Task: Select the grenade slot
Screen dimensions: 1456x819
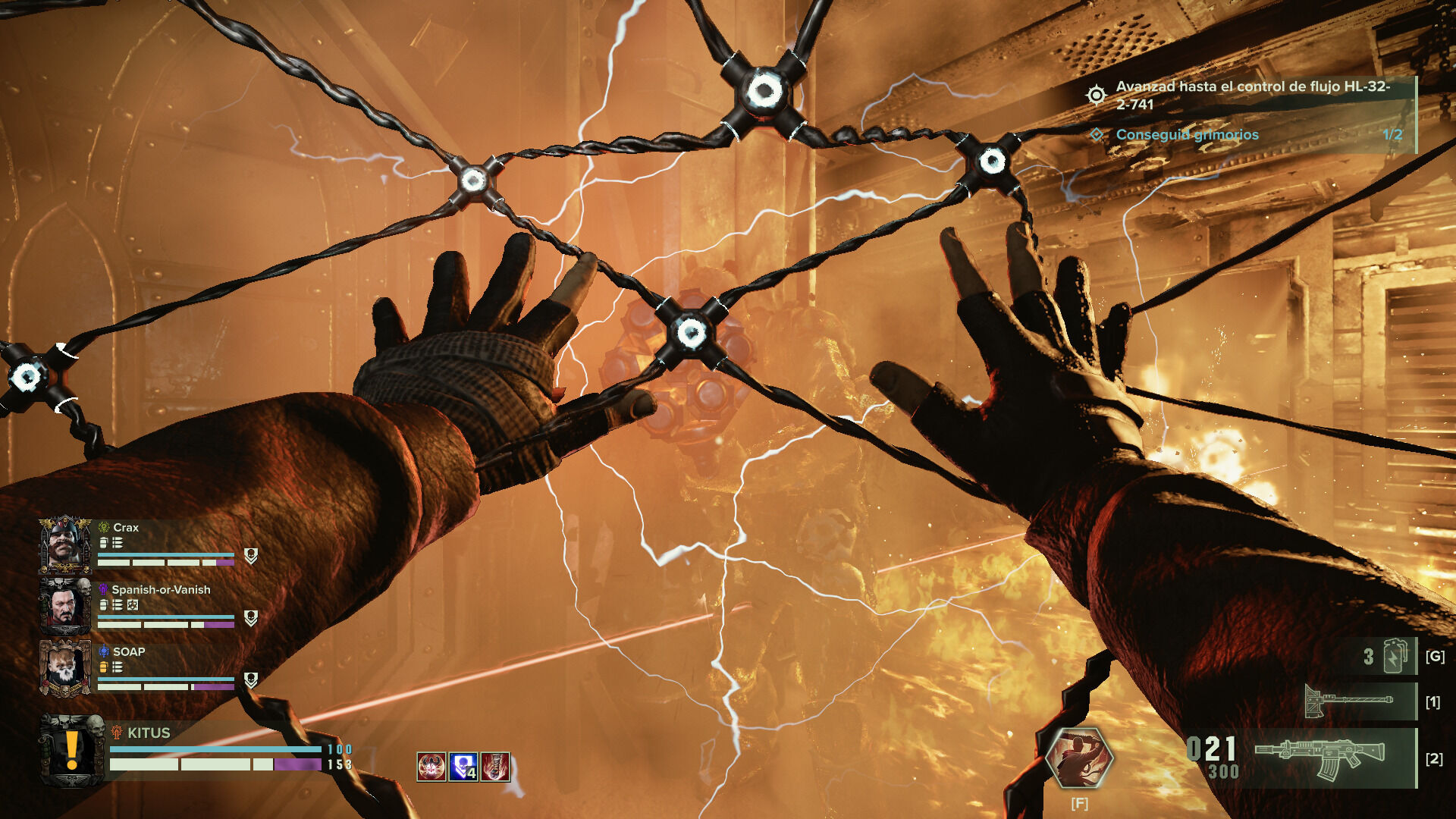Action: pos(1394,656)
